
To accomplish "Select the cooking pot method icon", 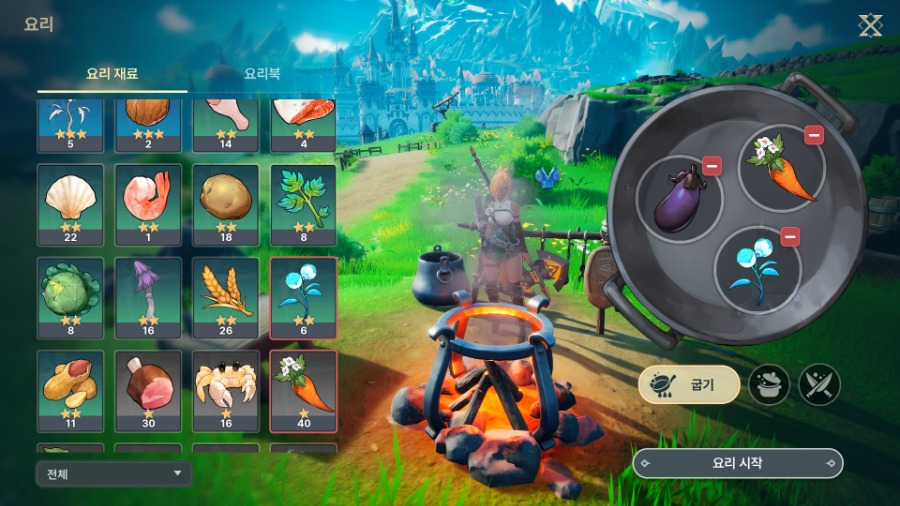I will pos(769,384).
